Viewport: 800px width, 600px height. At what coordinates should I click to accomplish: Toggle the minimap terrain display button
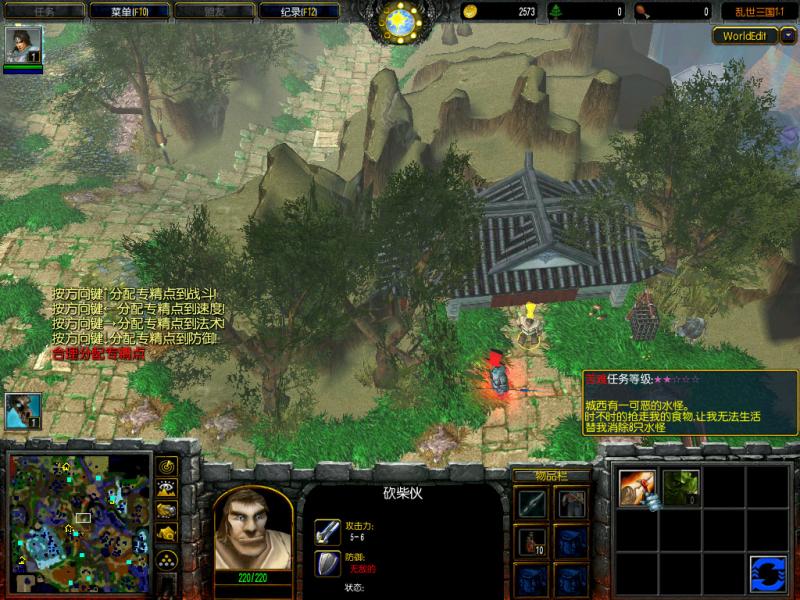[167, 488]
